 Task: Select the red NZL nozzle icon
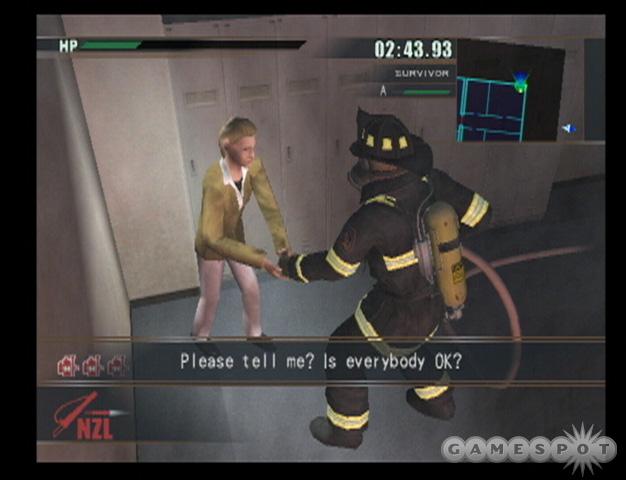click(x=86, y=416)
